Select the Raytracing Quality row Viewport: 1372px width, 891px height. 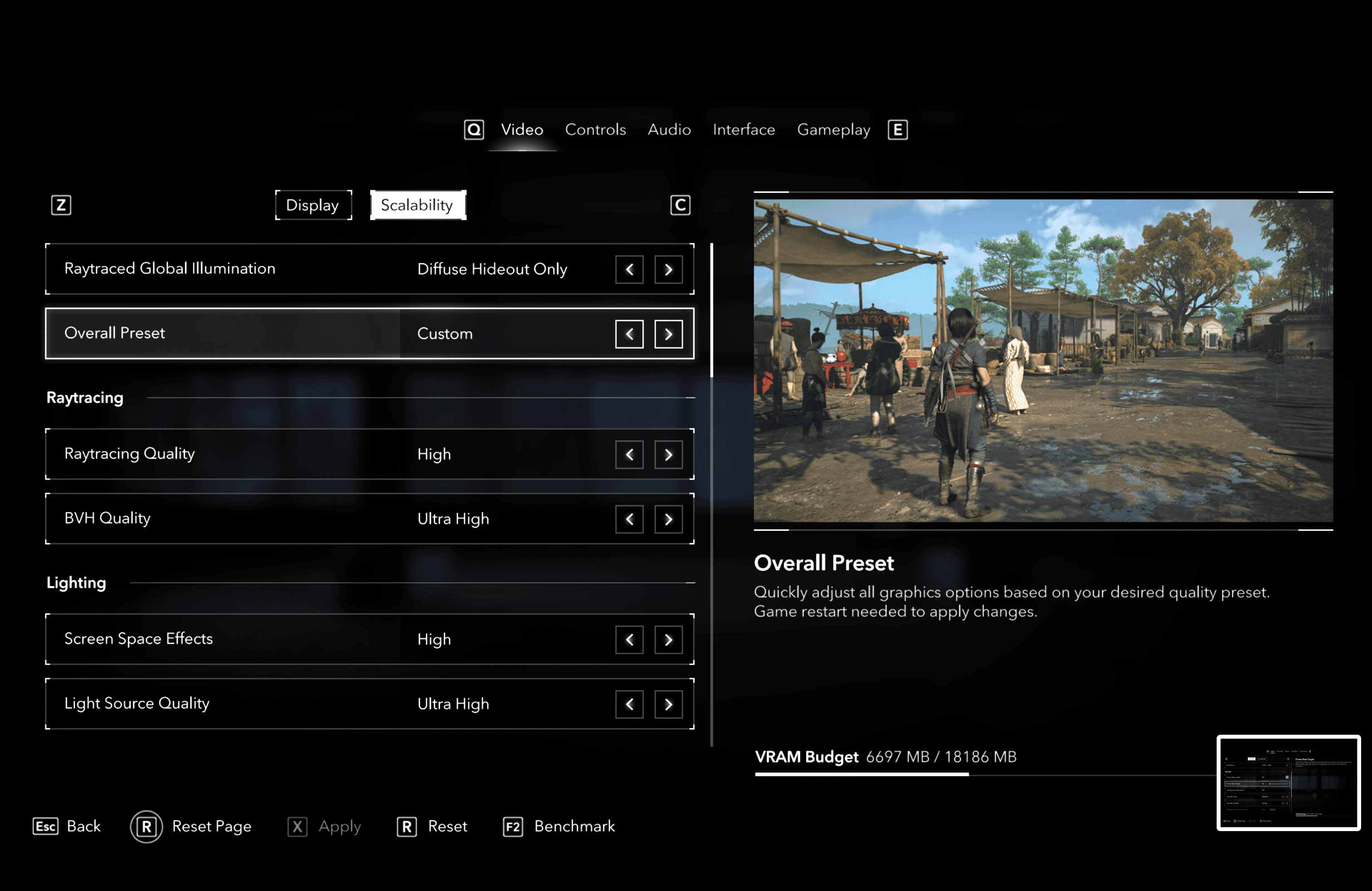coord(230,454)
